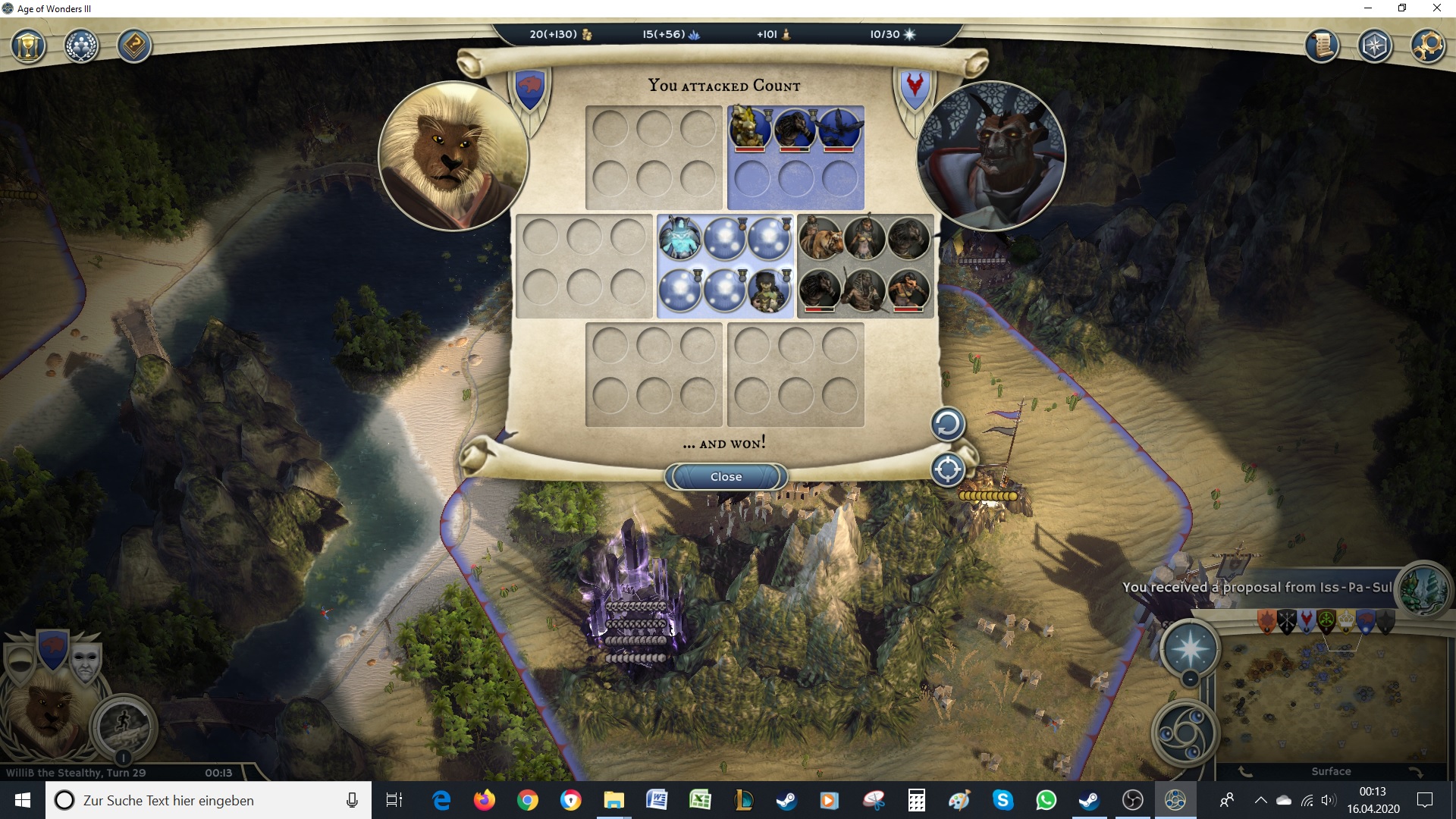Open the diplomacy people icon
This screenshot has height=819, width=1456.
click(81, 46)
